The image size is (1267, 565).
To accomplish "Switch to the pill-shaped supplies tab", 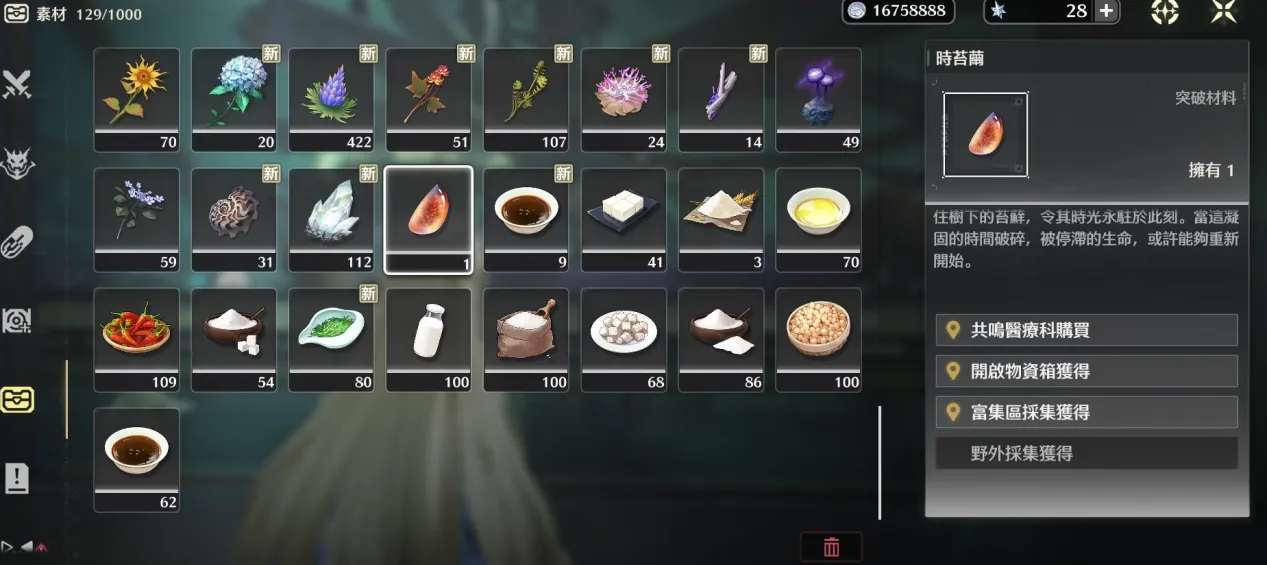I will point(17,242).
